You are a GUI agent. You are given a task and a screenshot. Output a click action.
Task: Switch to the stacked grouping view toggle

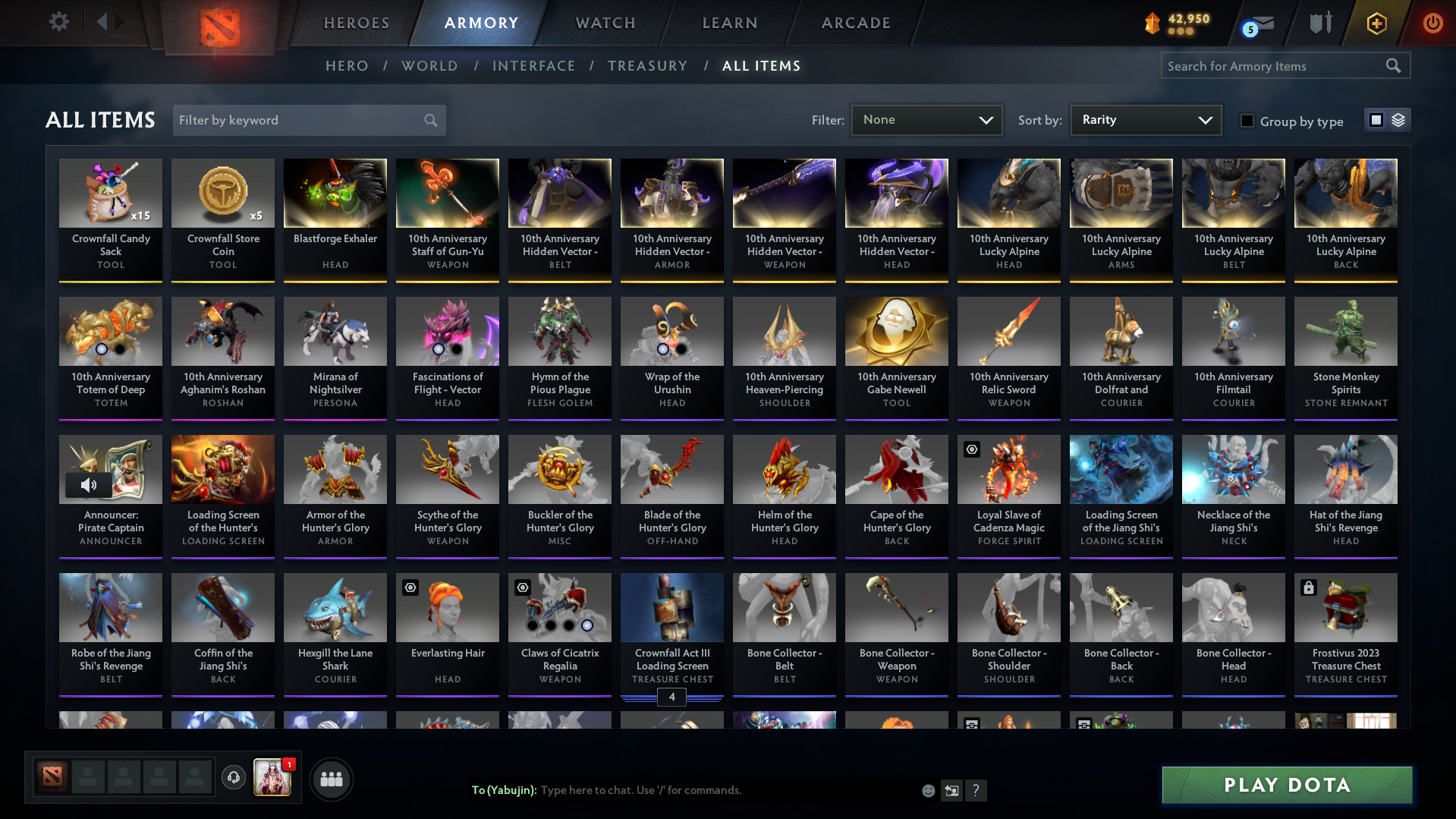(1397, 119)
